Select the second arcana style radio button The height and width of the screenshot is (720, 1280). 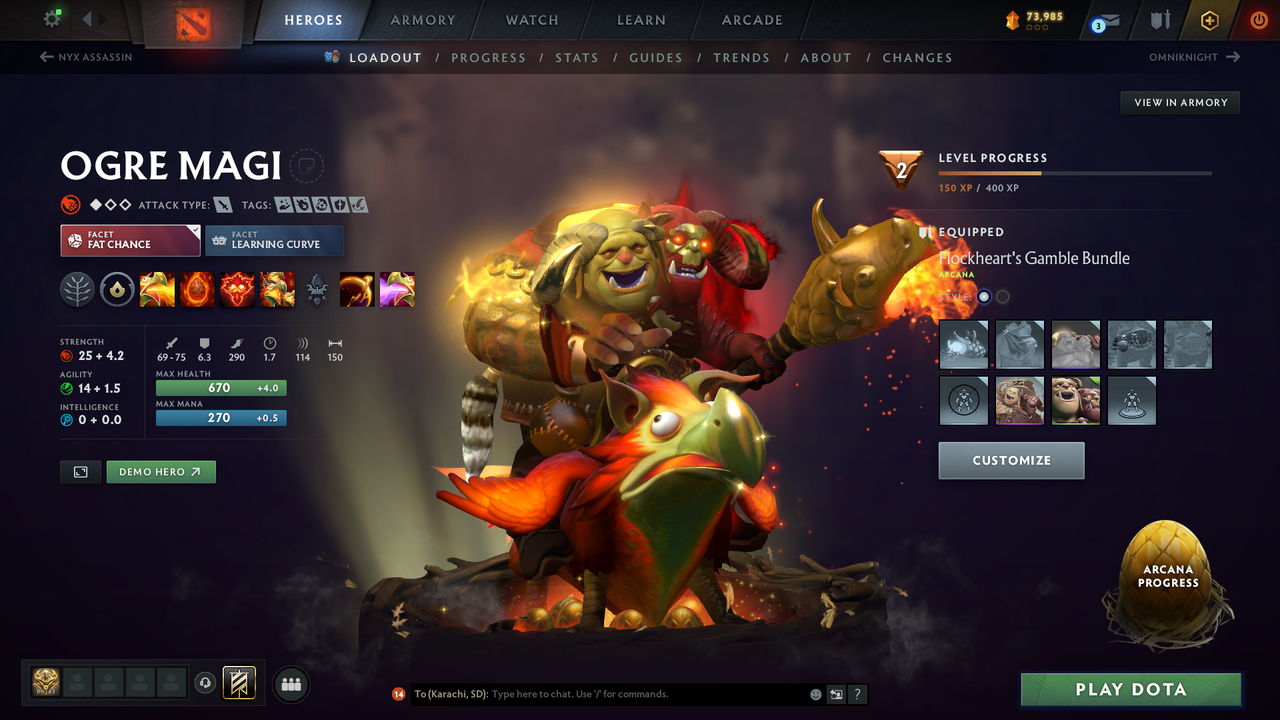[1001, 296]
